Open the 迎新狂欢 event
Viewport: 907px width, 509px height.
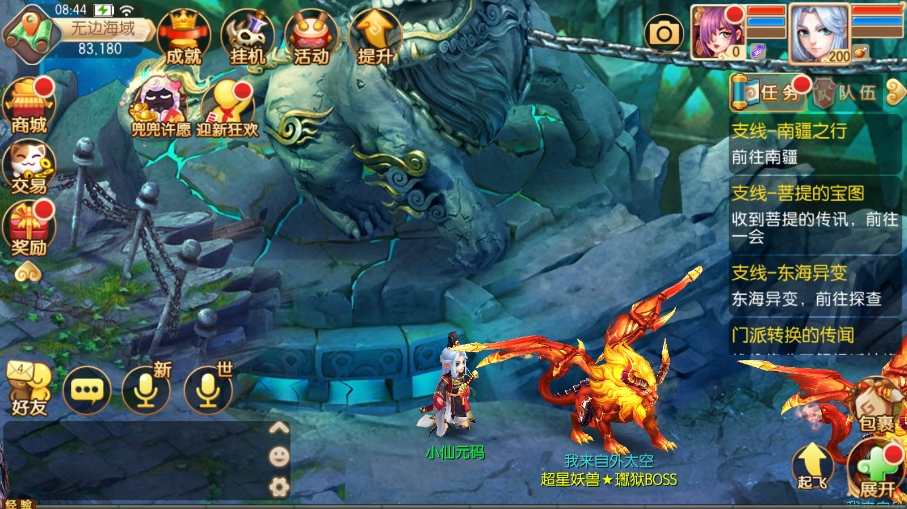pos(228,108)
